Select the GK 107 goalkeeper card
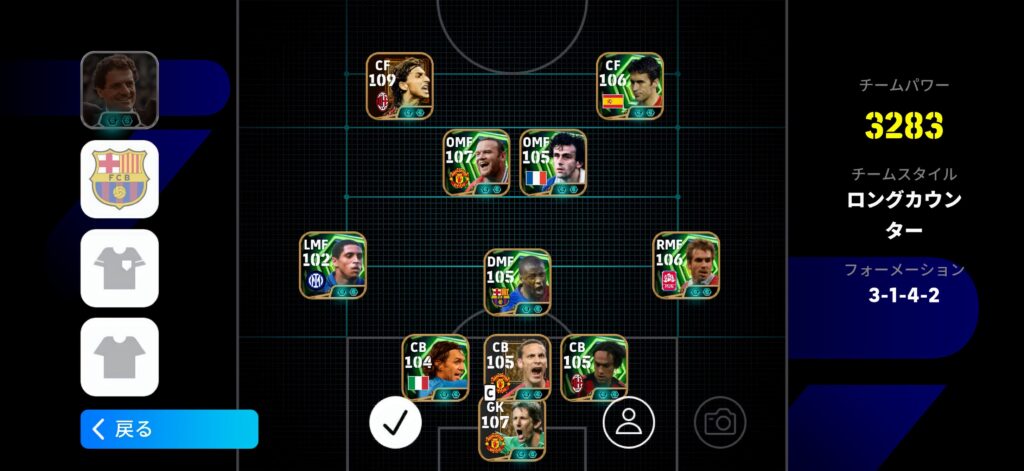The width and height of the screenshot is (1024, 471). tap(512, 430)
